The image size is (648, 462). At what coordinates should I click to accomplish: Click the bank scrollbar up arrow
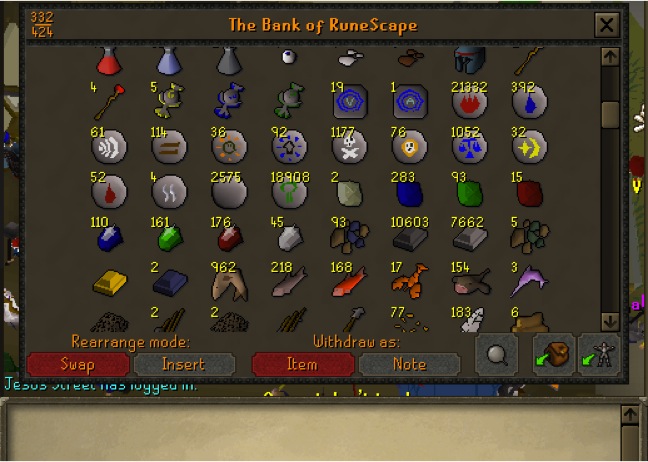click(x=611, y=57)
